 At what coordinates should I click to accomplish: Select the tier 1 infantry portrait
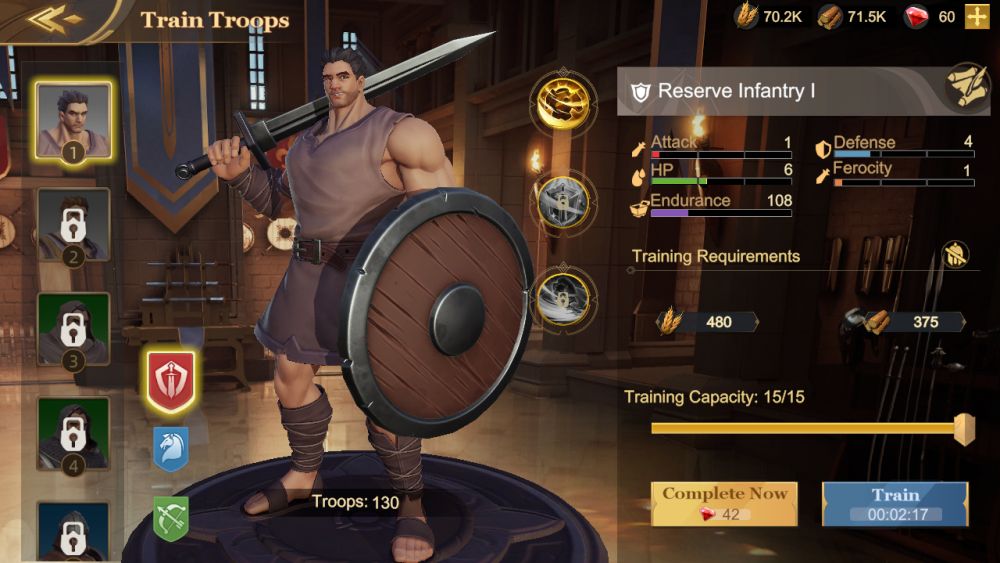click(x=73, y=120)
